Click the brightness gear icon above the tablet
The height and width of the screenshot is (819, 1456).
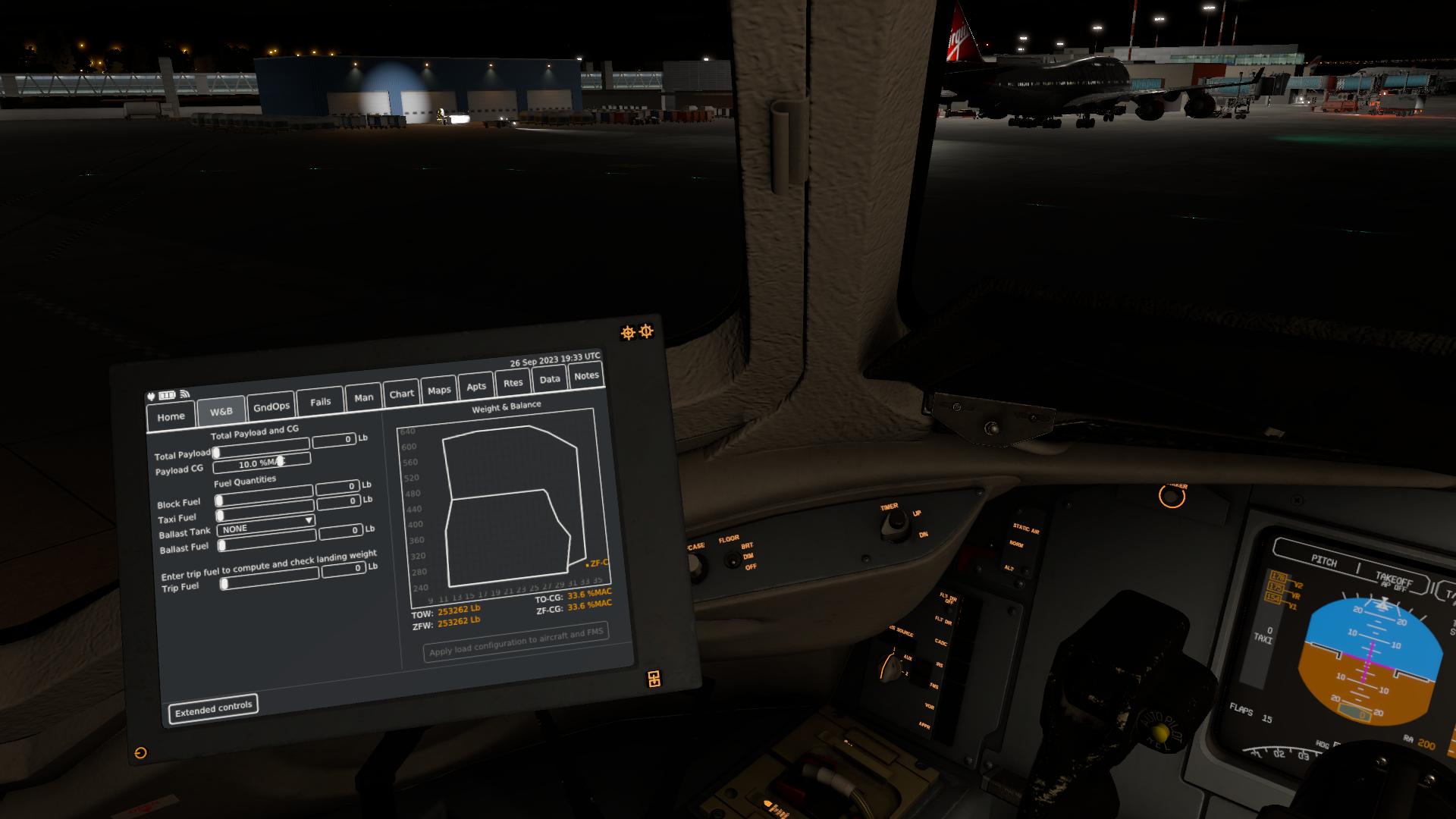tap(646, 331)
